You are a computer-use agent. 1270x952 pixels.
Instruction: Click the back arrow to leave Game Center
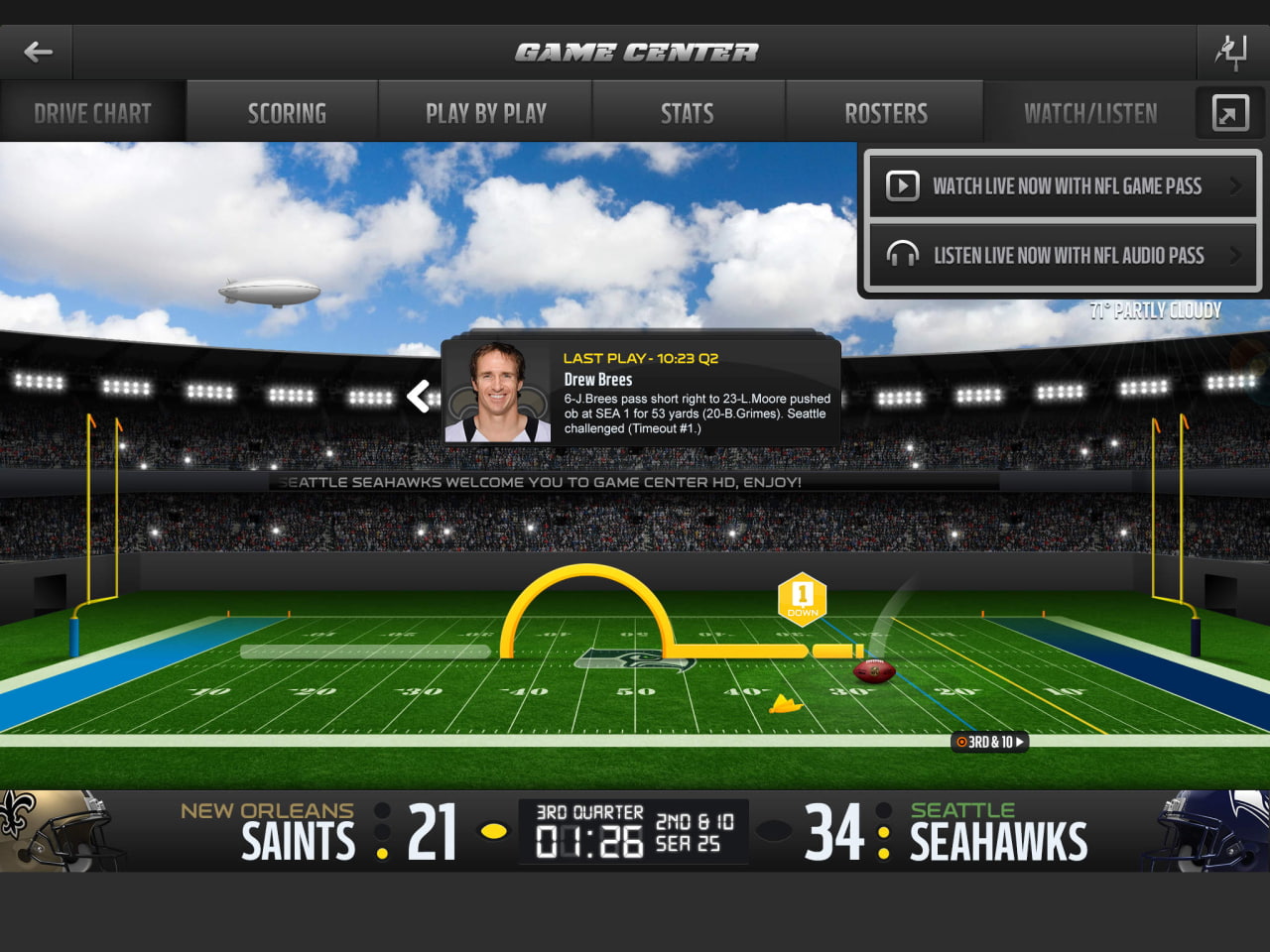click(37, 53)
